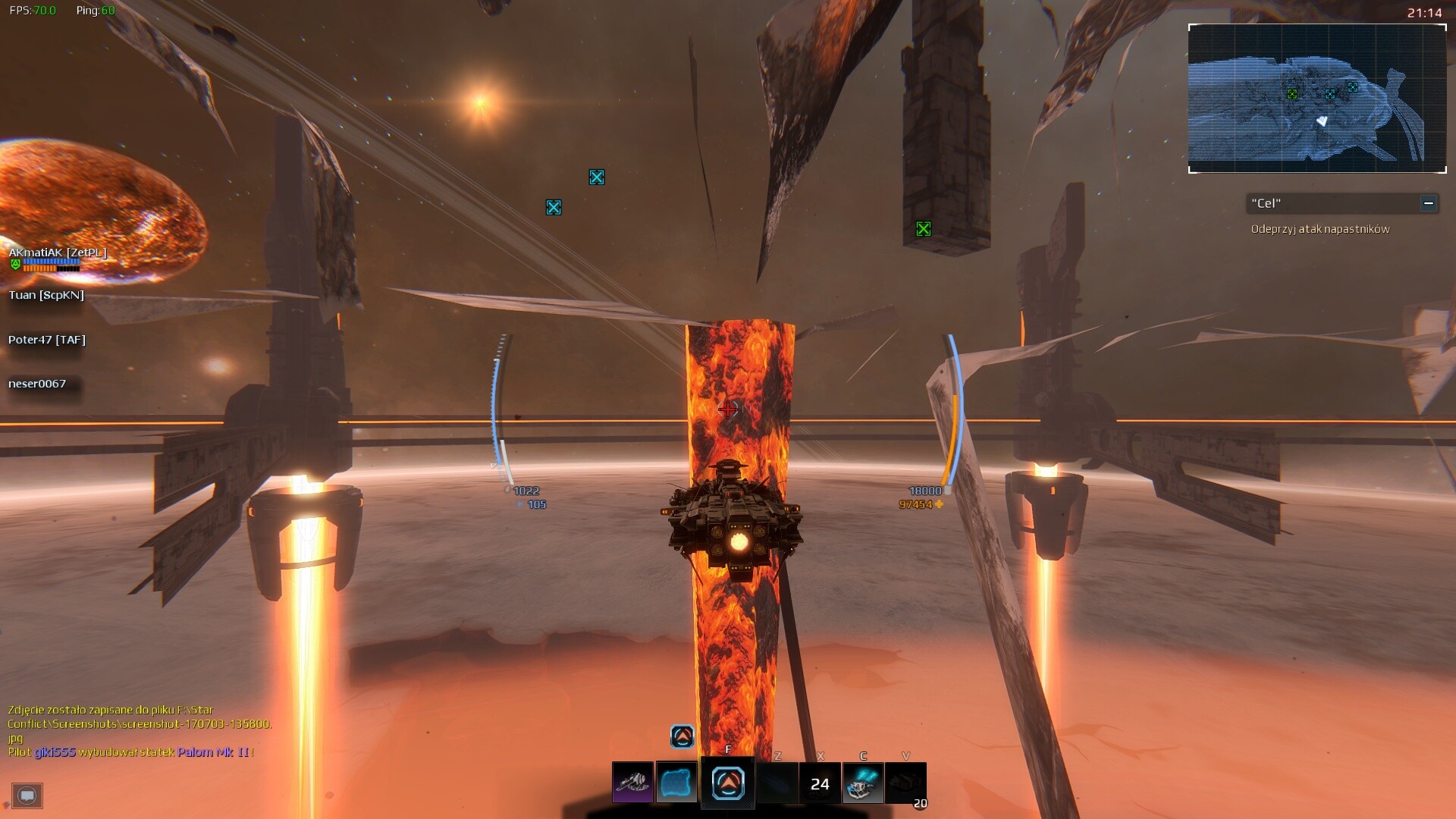The image size is (1456, 819).
Task: Activate the selected F module with arrow icon
Action: tap(727, 783)
